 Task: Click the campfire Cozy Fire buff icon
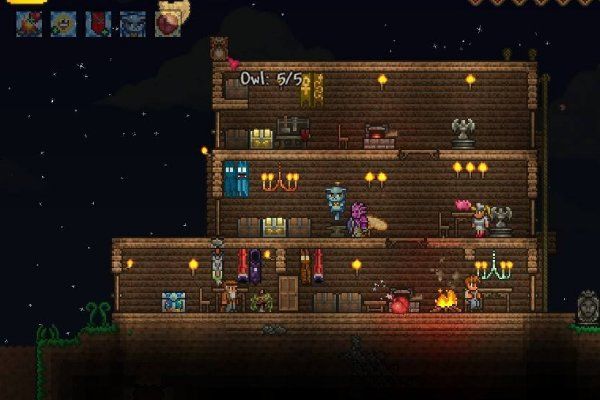(27, 22)
